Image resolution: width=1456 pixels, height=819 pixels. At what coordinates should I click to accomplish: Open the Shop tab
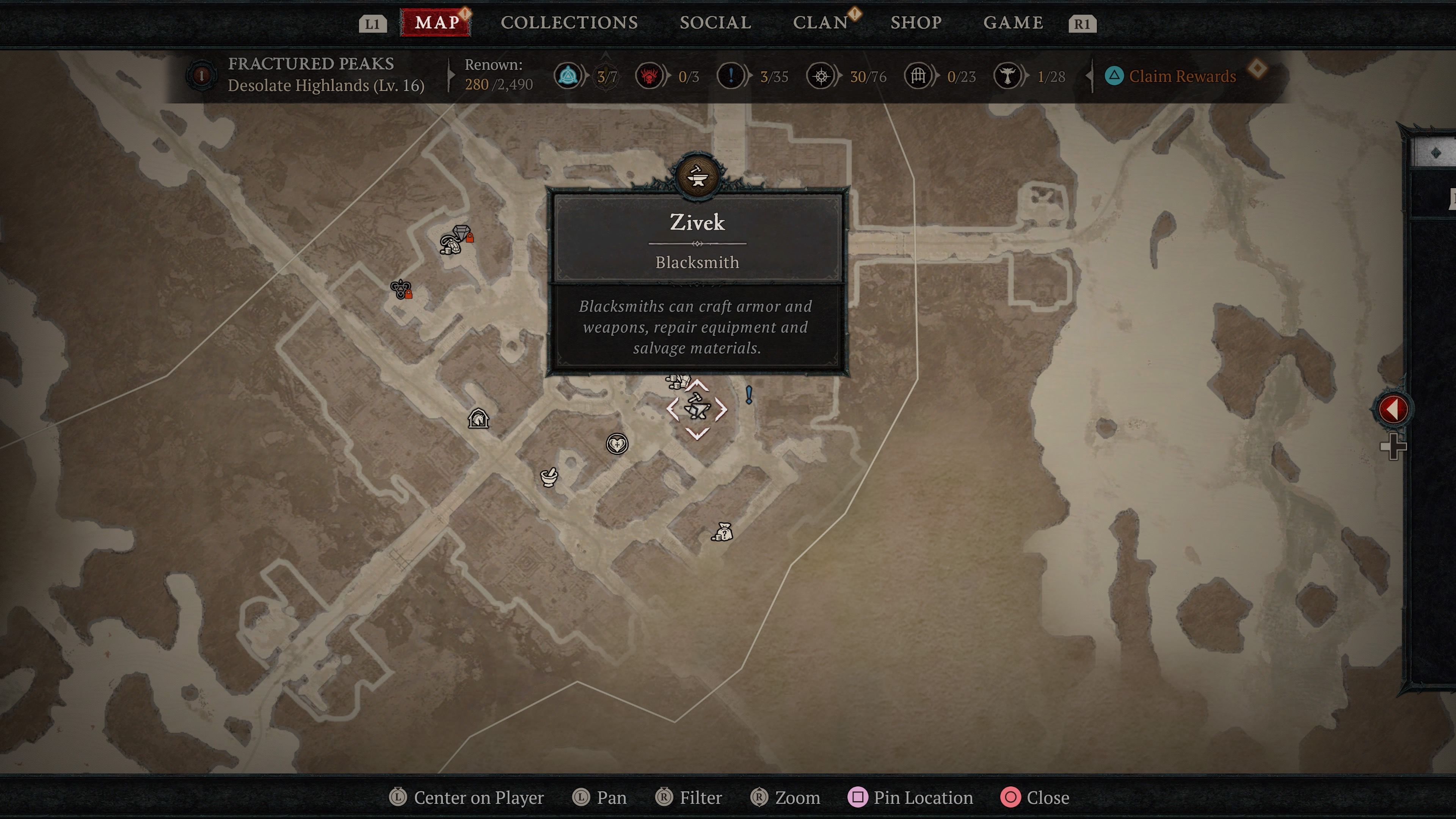[916, 23]
